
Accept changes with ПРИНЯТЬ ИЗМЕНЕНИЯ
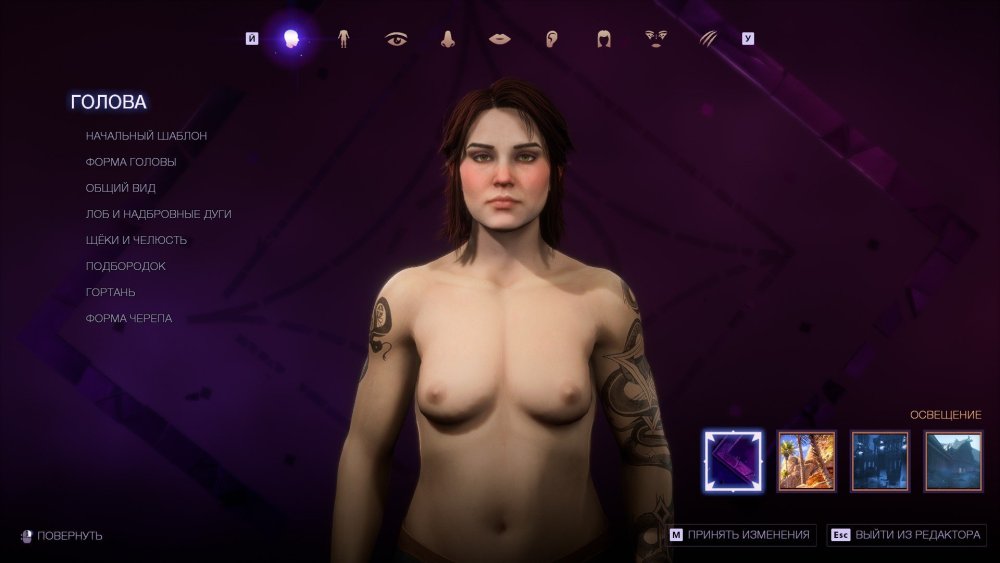741,535
